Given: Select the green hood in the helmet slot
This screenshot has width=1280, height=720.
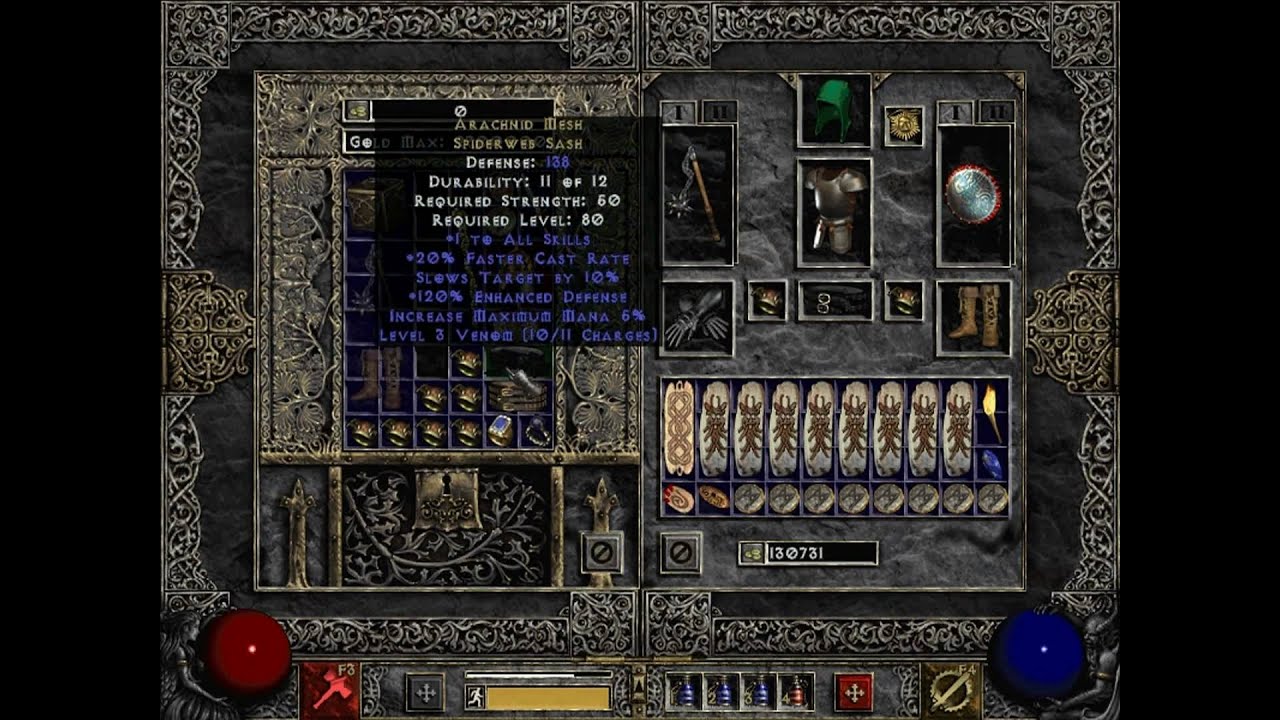Looking at the screenshot, I should (x=834, y=110).
